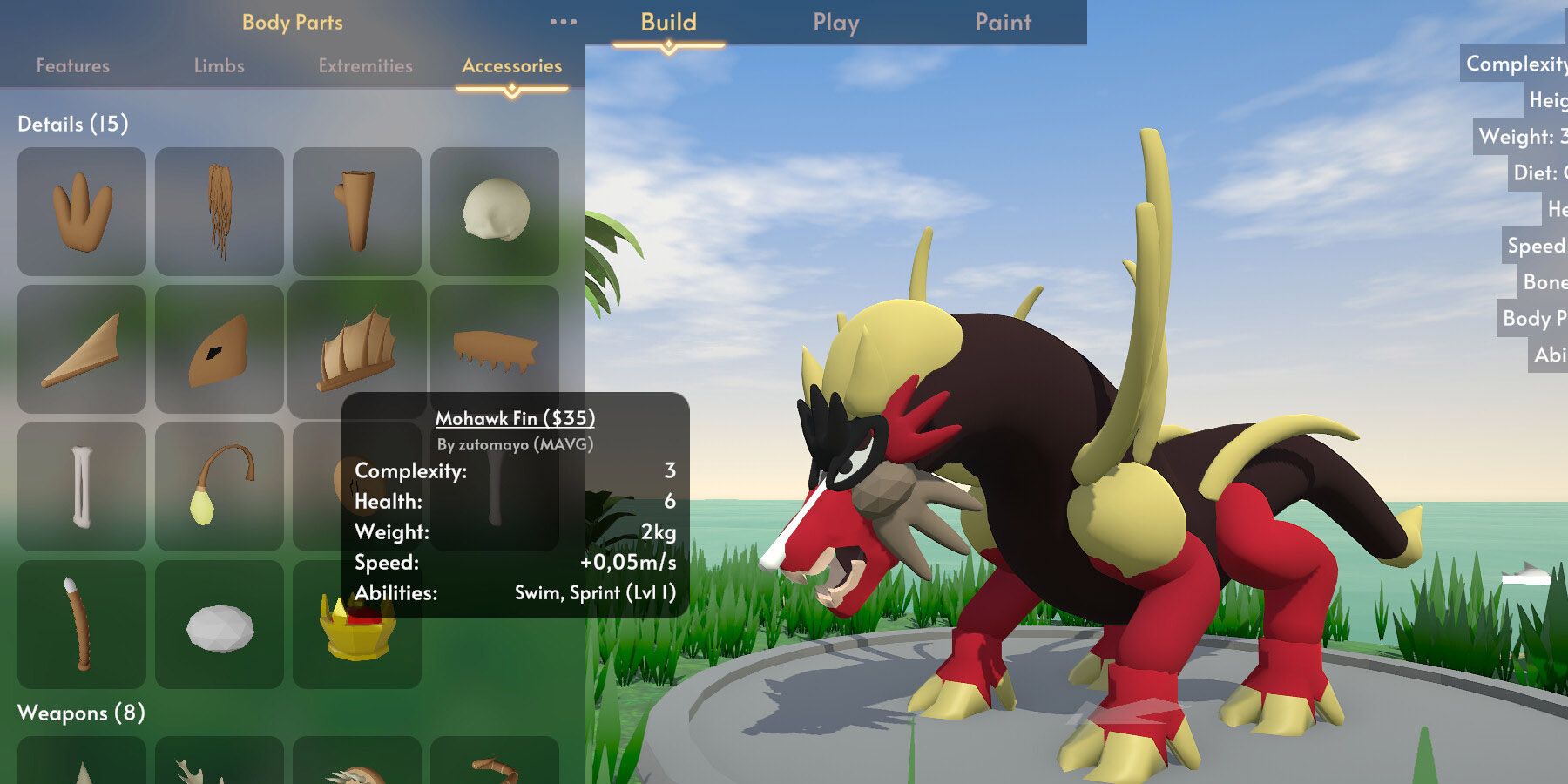Select the shaggy fur tuft detail

pyautogui.click(x=220, y=212)
